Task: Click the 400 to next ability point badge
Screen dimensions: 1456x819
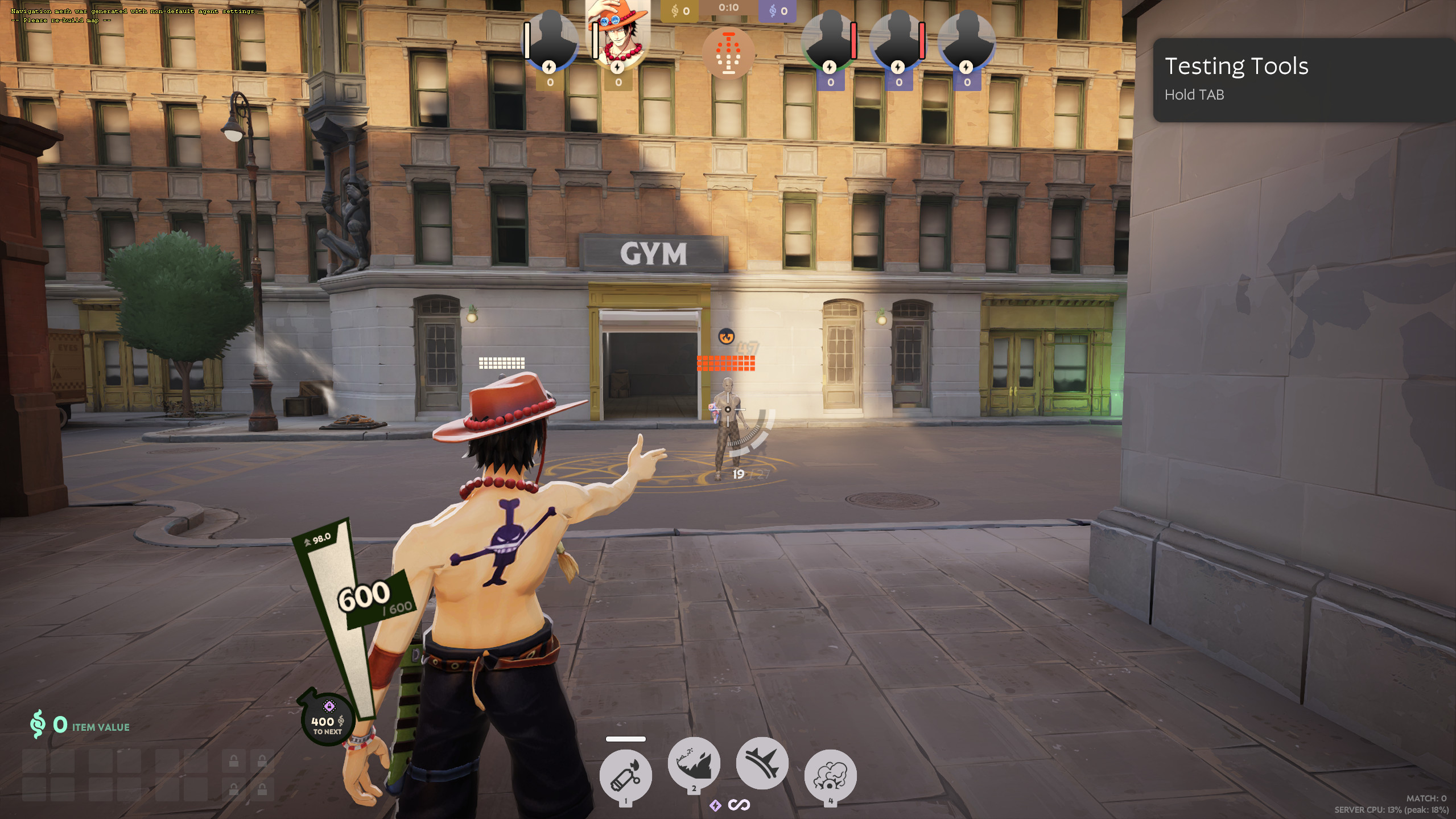Action: tap(327, 720)
